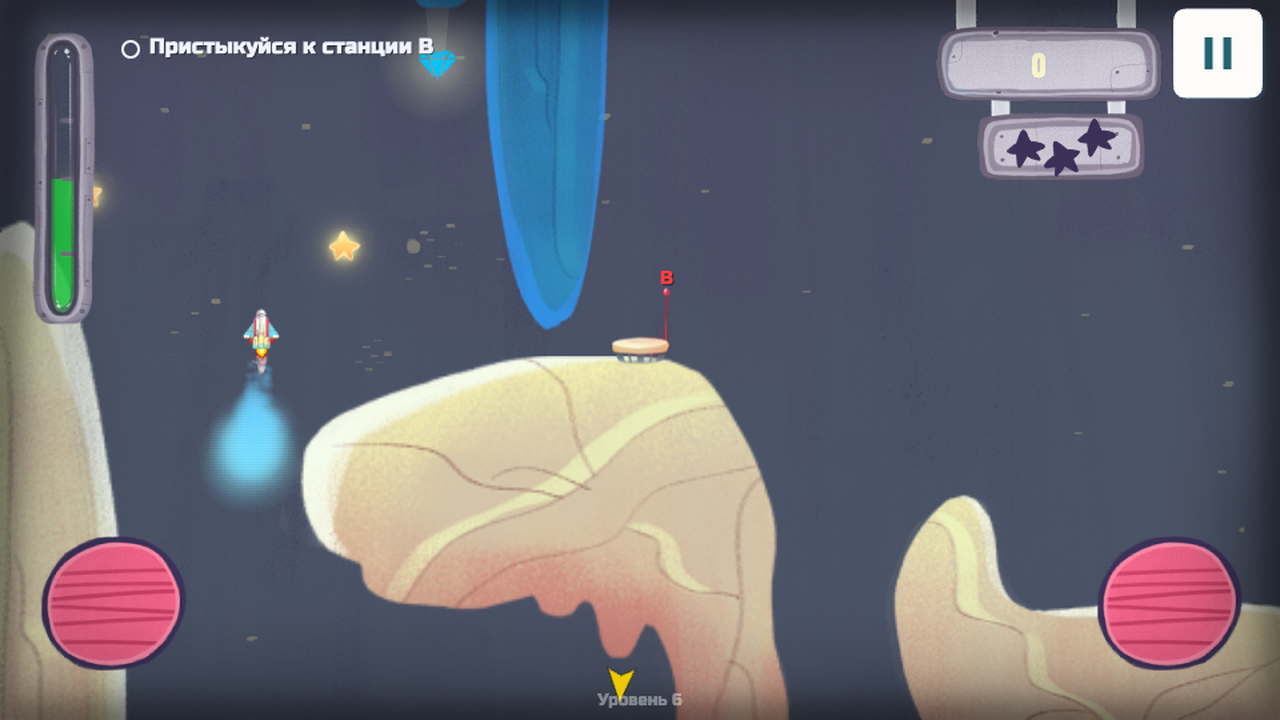Click the Уровень 6 label
This screenshot has height=720, width=1280.
point(638,701)
